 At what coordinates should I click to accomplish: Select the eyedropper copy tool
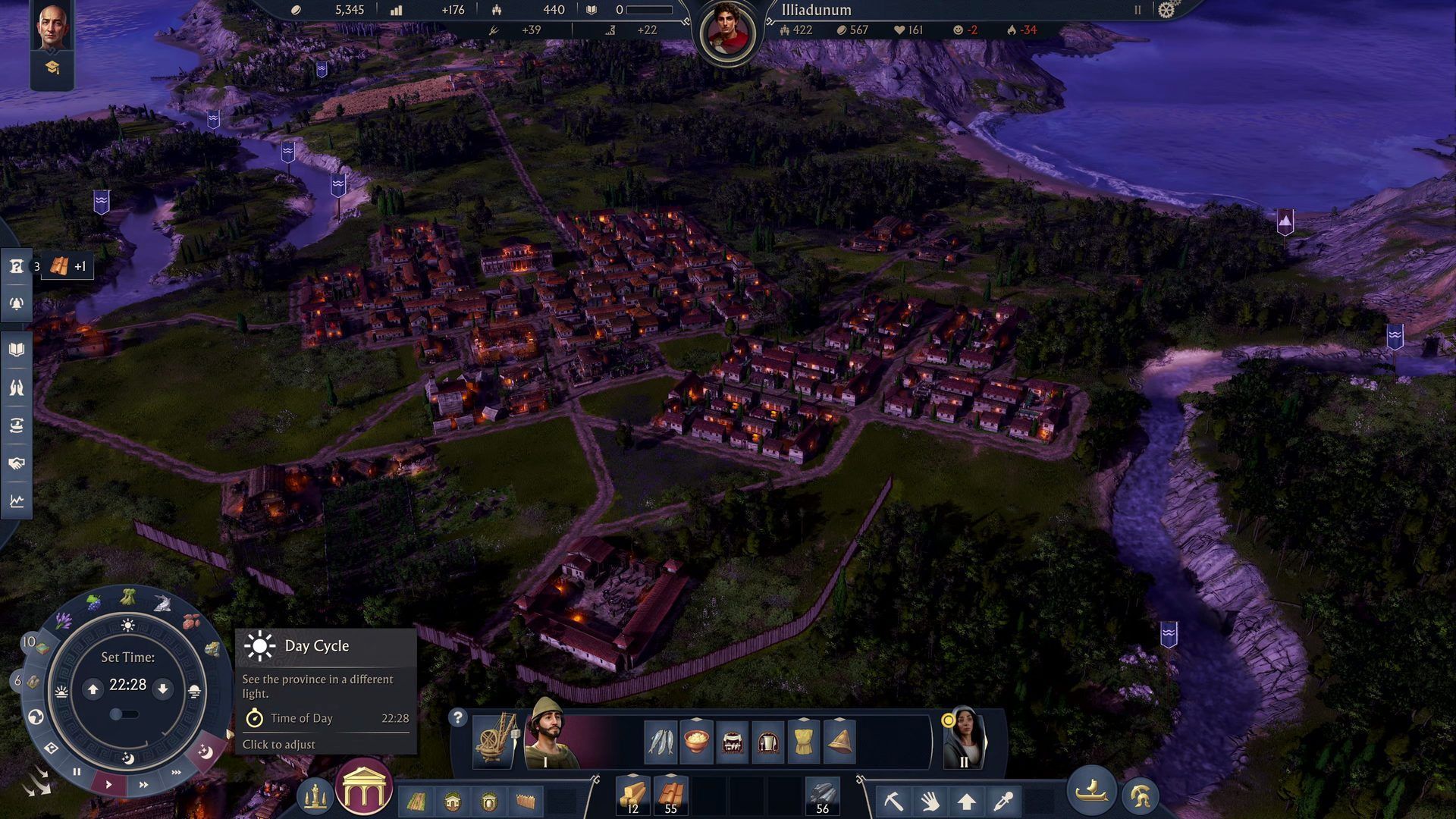click(1003, 801)
